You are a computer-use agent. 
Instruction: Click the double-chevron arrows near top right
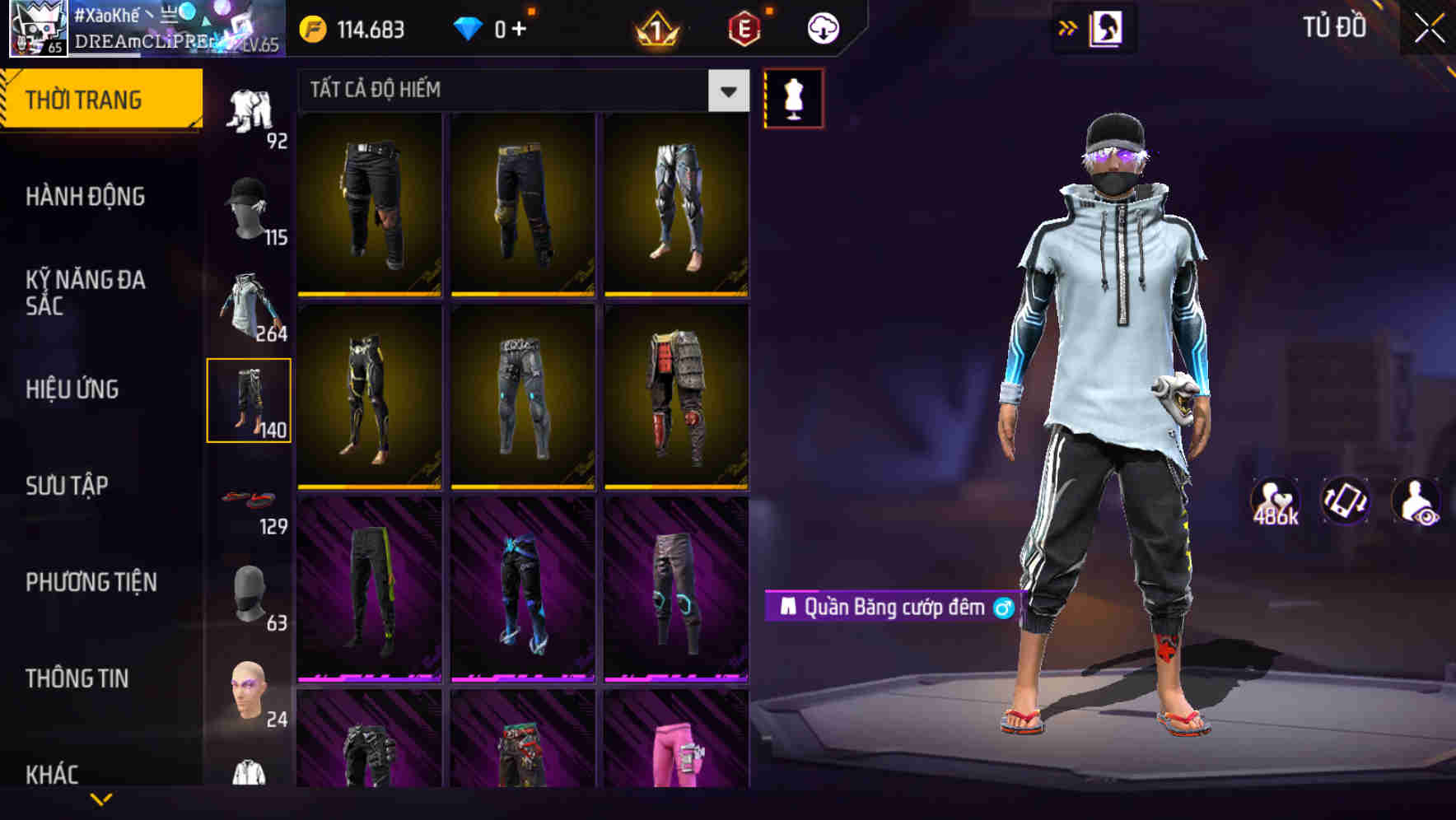pos(1068,26)
